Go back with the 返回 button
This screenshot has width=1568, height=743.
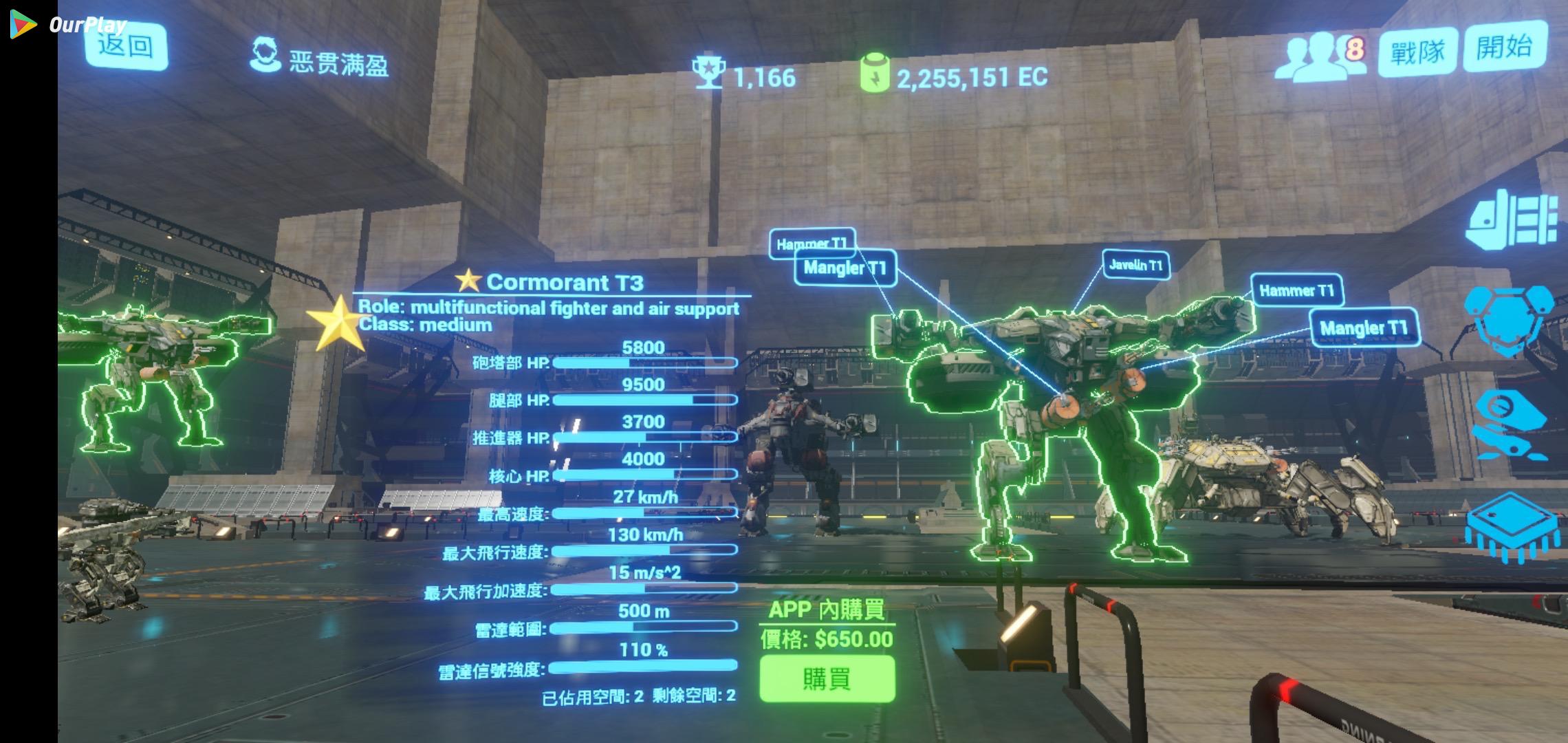[x=127, y=47]
